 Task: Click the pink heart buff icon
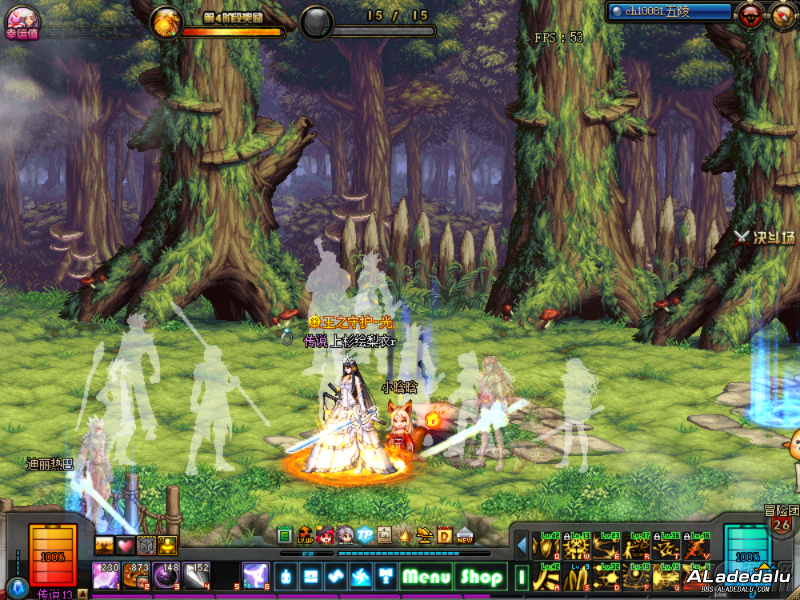click(124, 545)
